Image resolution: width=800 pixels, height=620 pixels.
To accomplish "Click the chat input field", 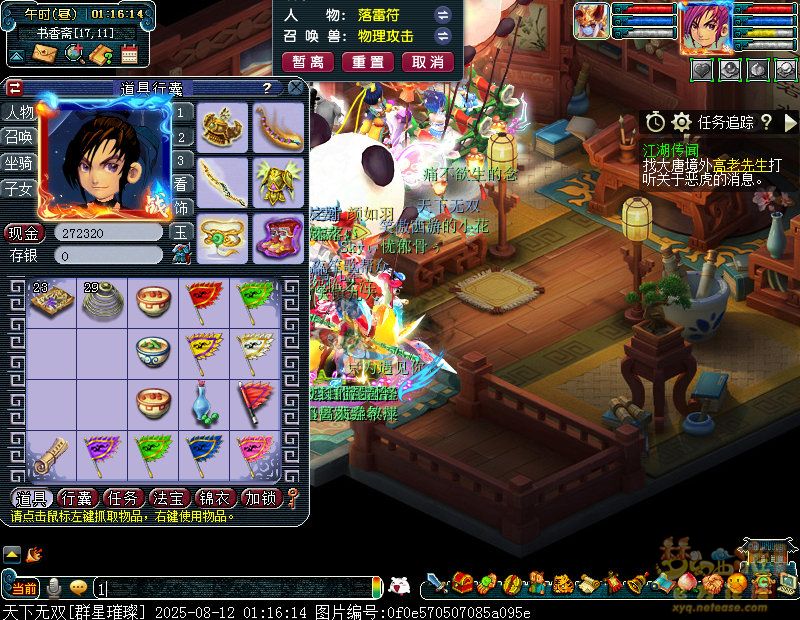I will click(236, 588).
